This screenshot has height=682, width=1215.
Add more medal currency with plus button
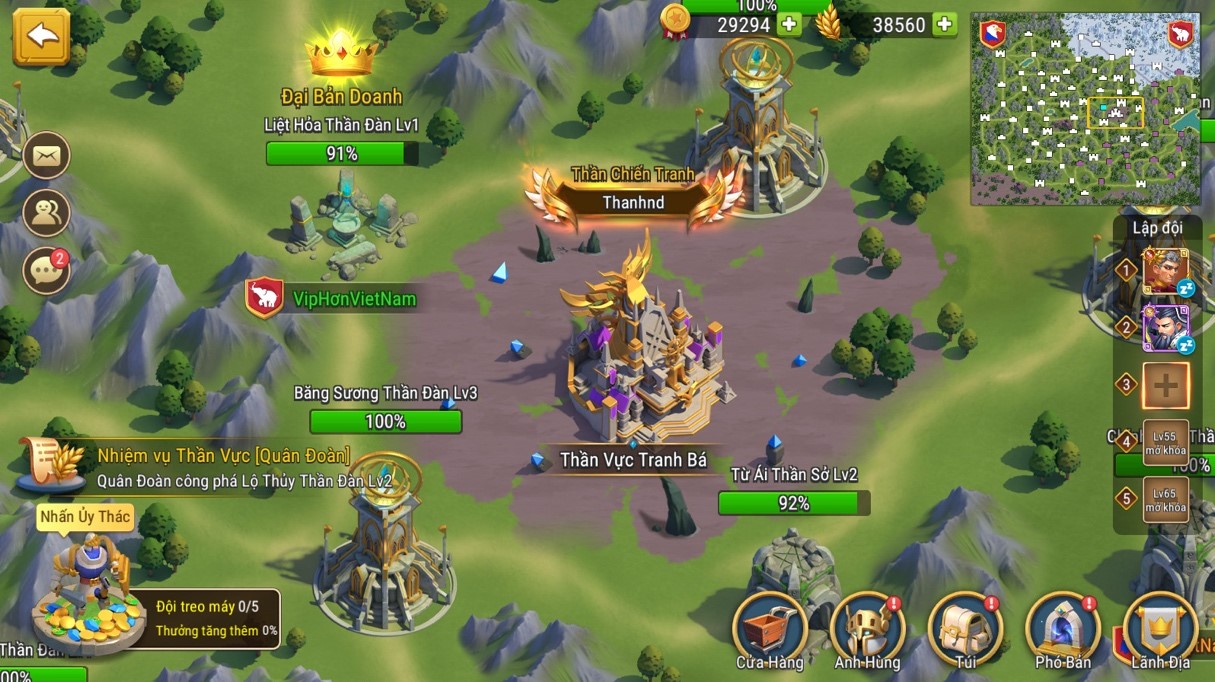pos(790,24)
